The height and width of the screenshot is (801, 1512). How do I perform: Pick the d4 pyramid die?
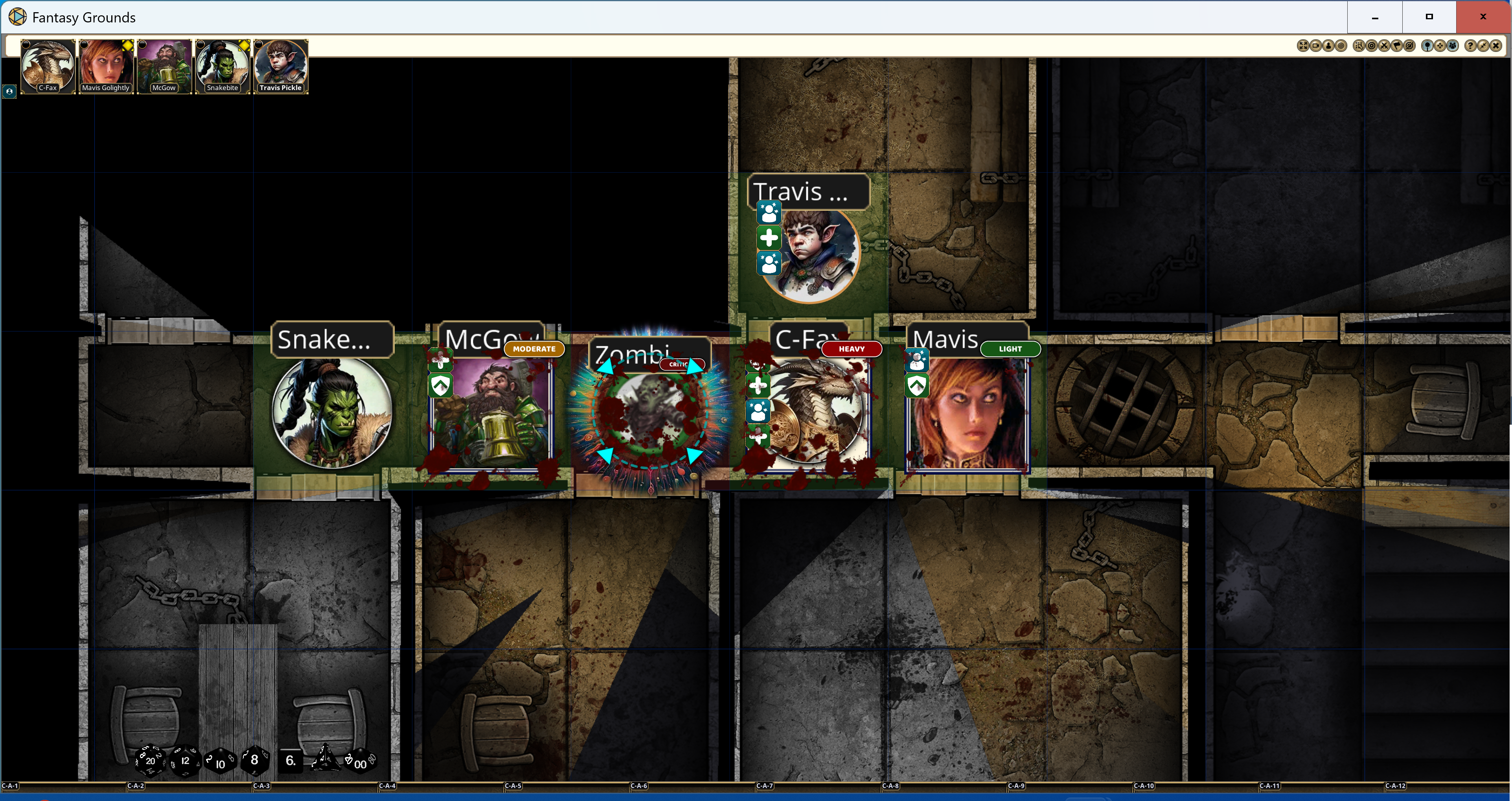pyautogui.click(x=325, y=759)
